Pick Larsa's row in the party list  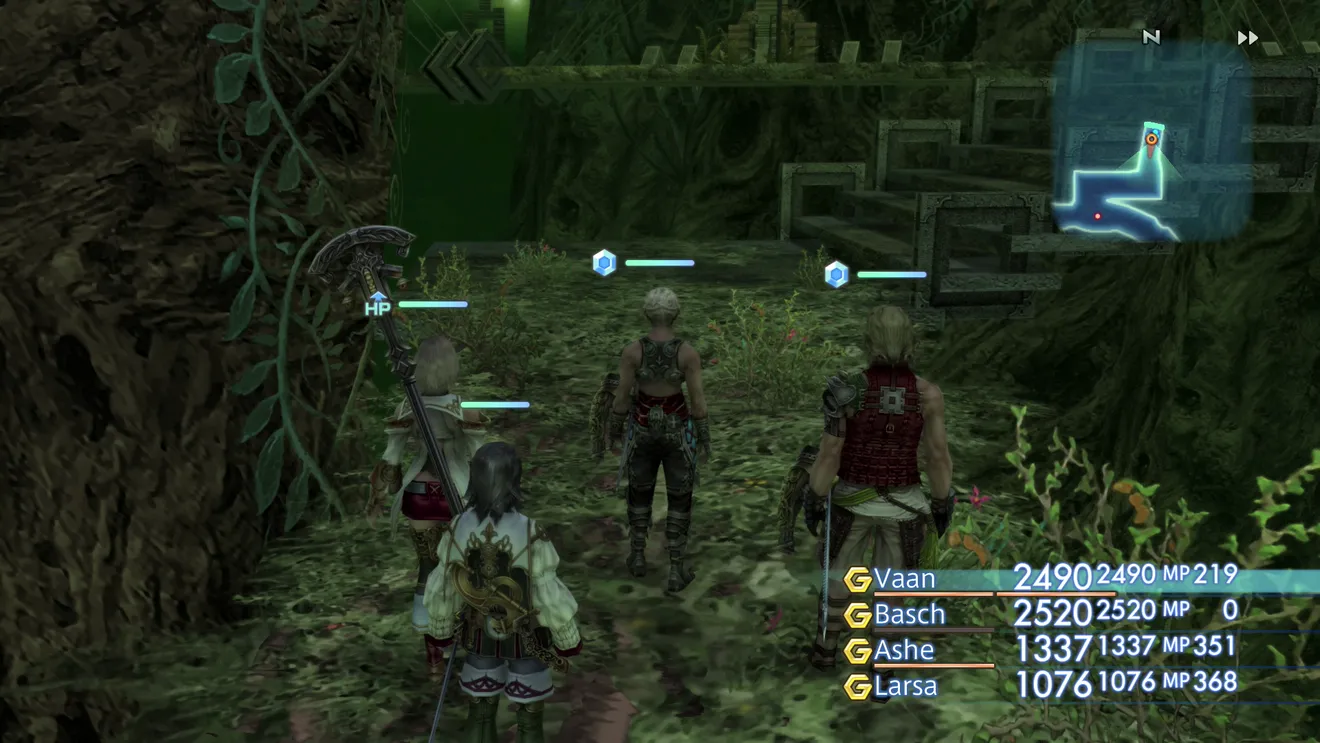[906, 686]
